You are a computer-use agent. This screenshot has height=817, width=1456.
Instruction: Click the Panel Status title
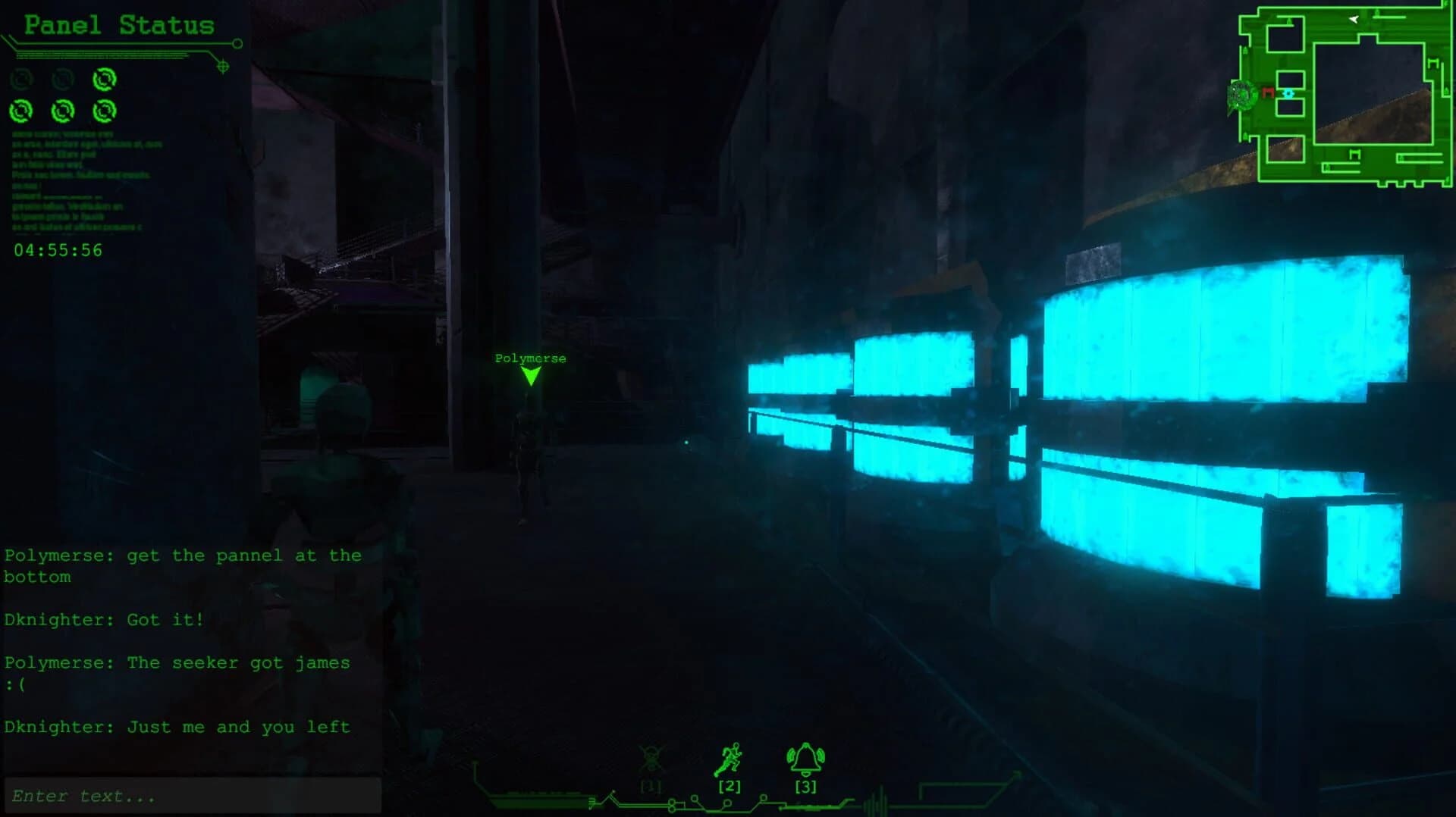click(120, 23)
